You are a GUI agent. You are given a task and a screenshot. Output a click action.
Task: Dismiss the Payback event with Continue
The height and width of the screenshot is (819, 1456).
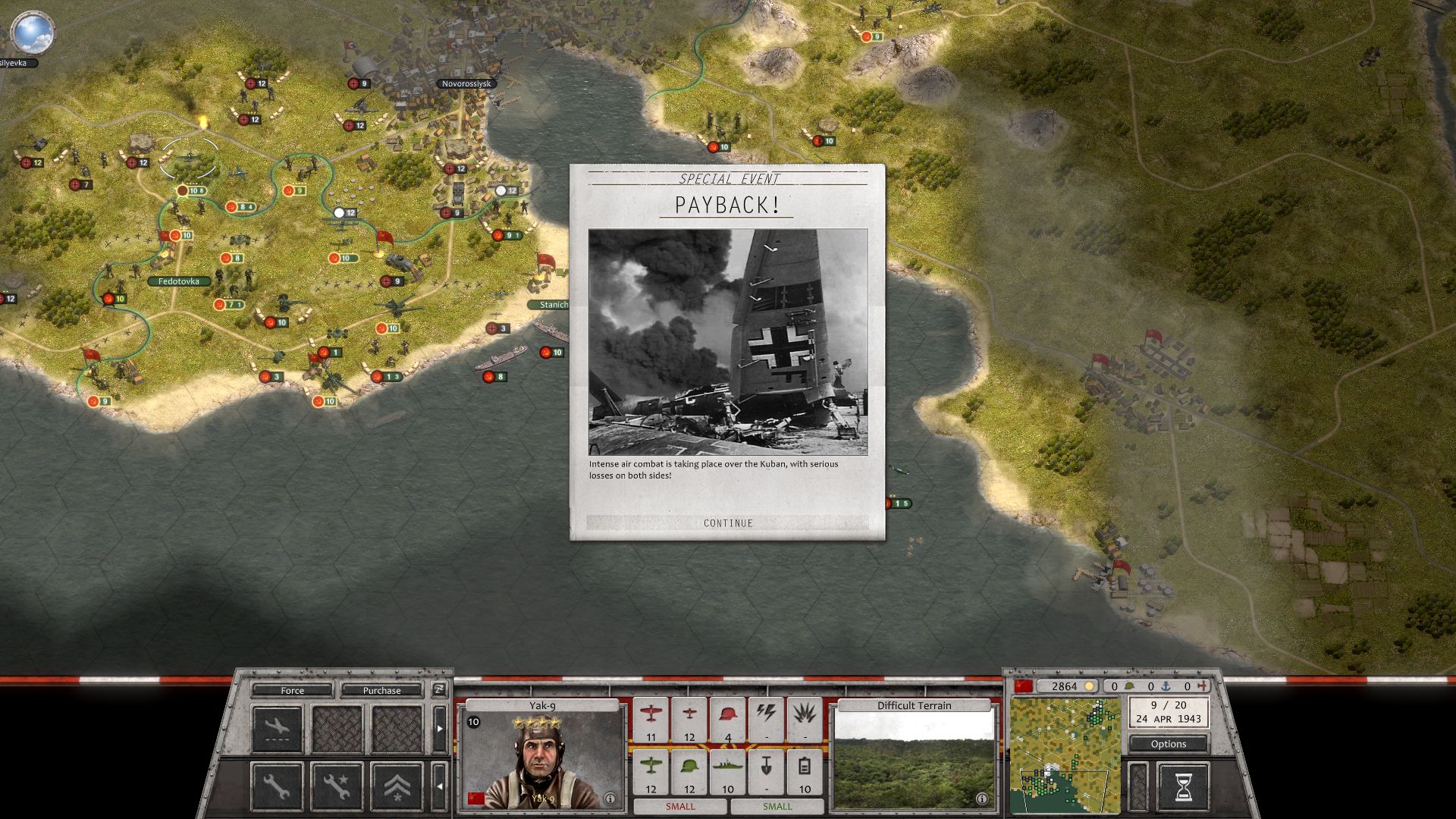[x=728, y=522]
